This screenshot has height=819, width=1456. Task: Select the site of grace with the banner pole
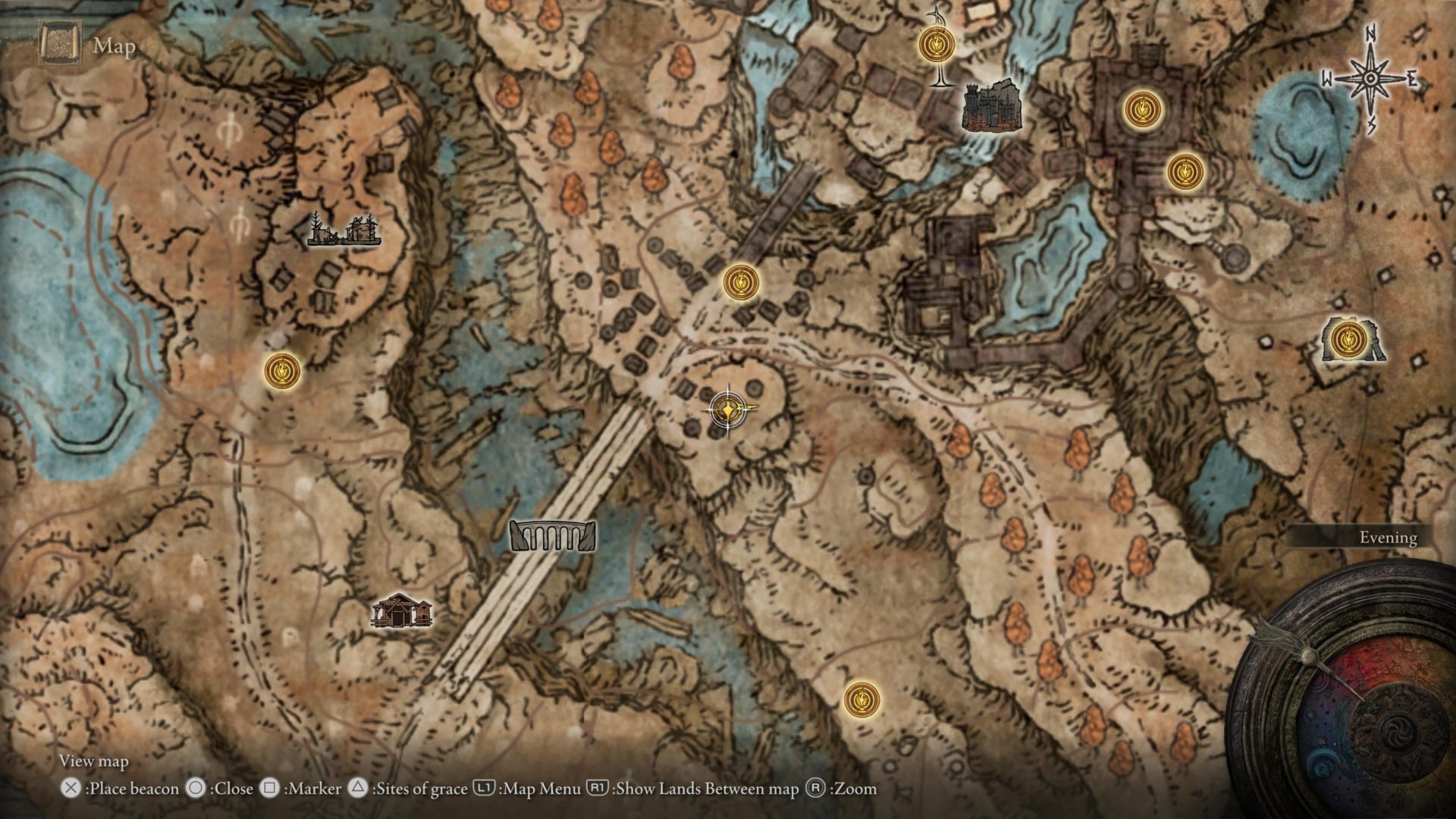point(937,45)
